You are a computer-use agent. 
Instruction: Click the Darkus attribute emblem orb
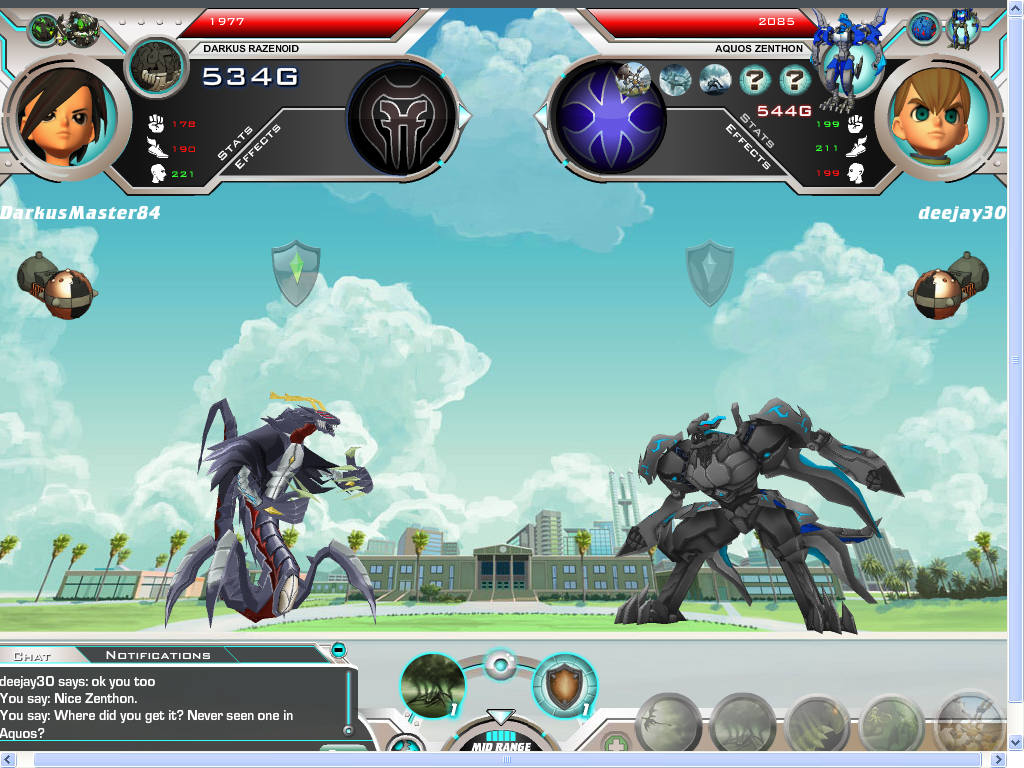402,116
